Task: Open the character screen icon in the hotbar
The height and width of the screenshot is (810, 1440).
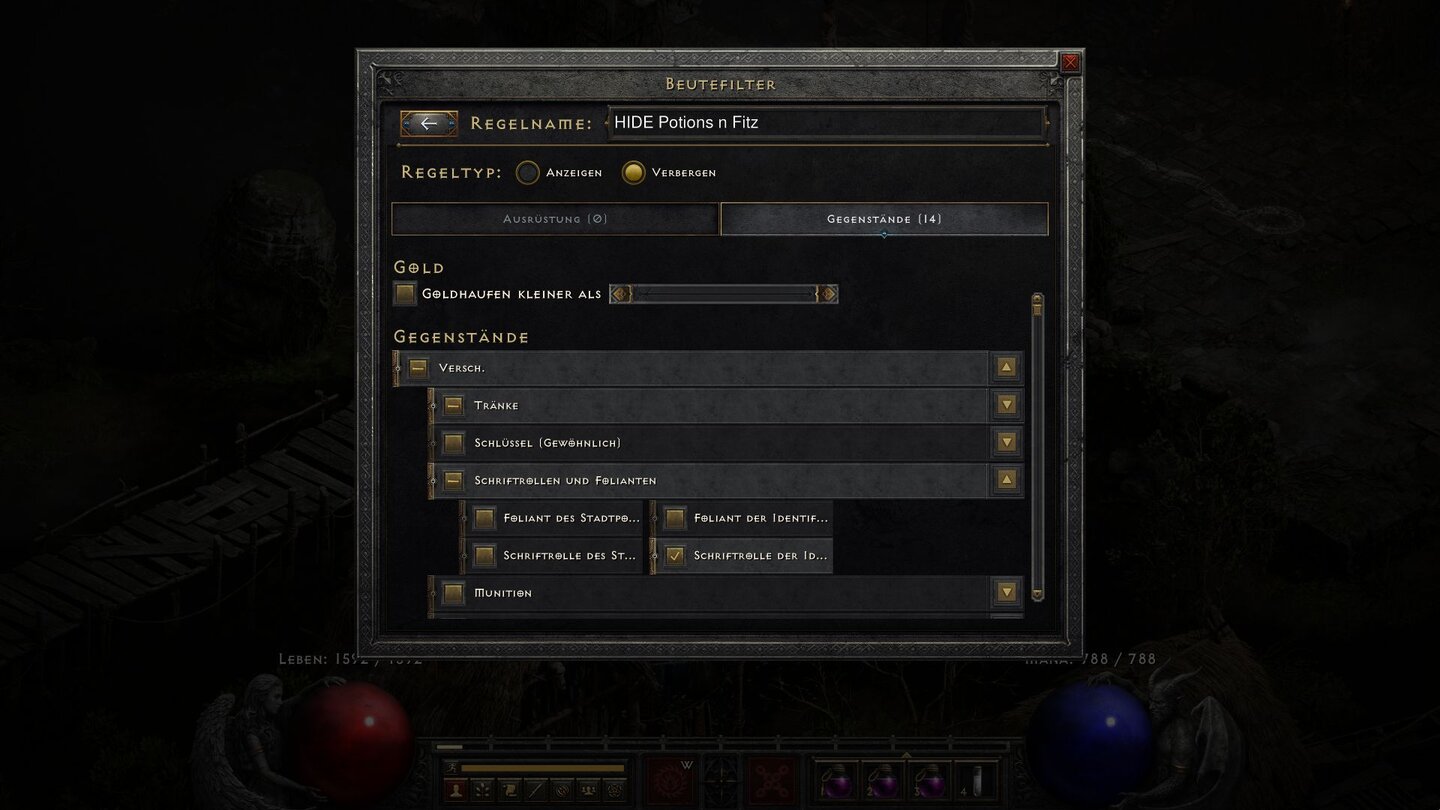Action: (456, 790)
